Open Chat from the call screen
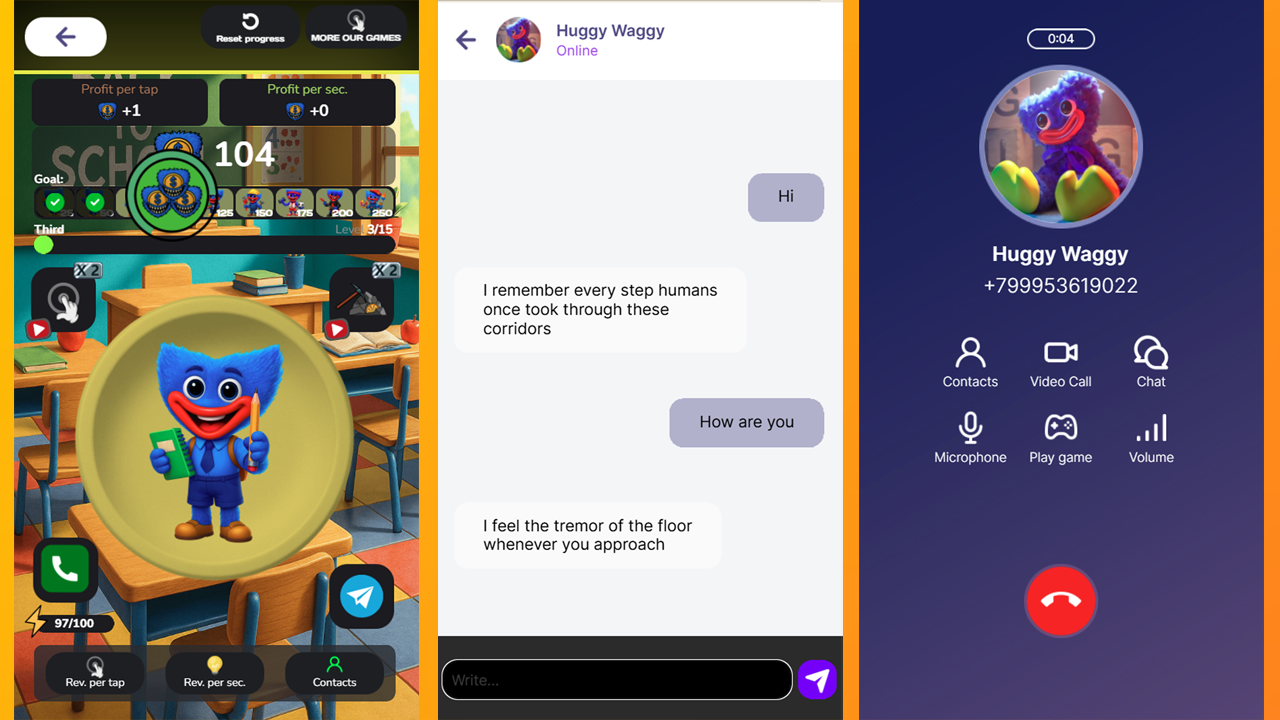 click(1150, 361)
